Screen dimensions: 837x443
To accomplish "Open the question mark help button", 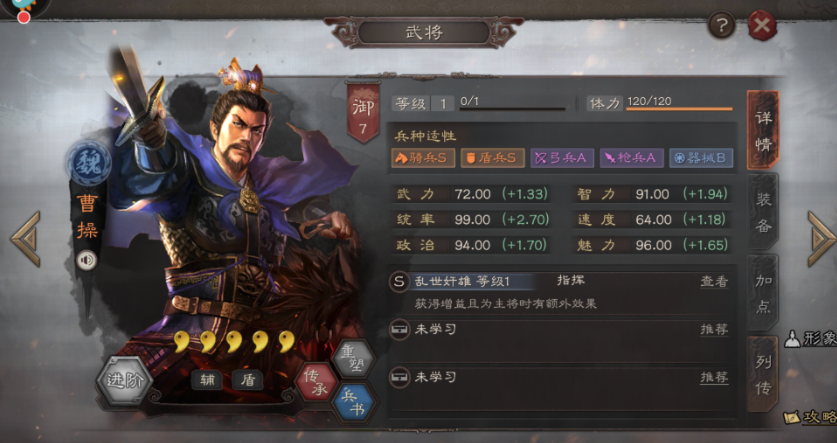I will (719, 26).
